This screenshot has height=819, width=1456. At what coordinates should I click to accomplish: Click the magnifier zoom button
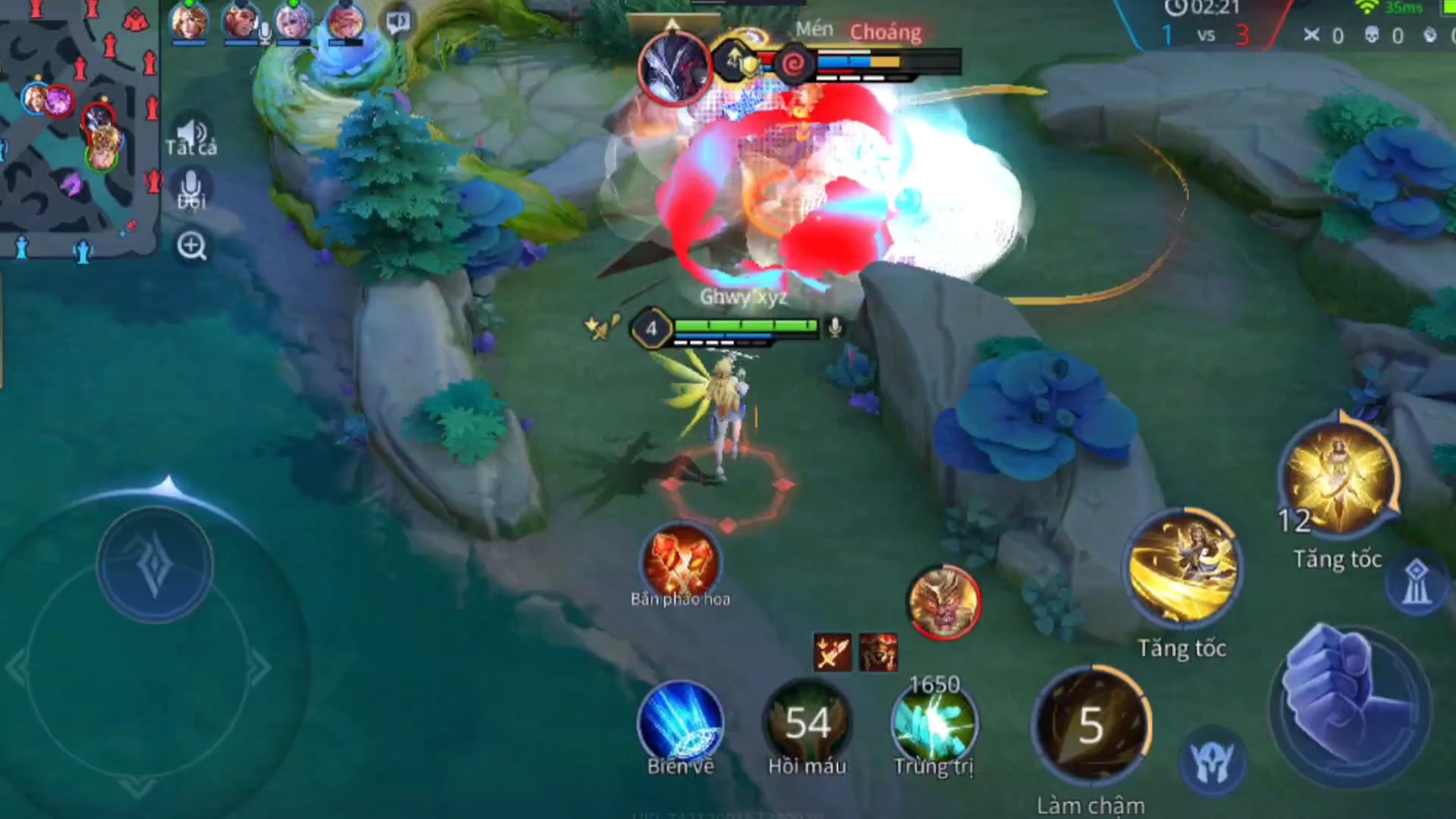click(191, 246)
